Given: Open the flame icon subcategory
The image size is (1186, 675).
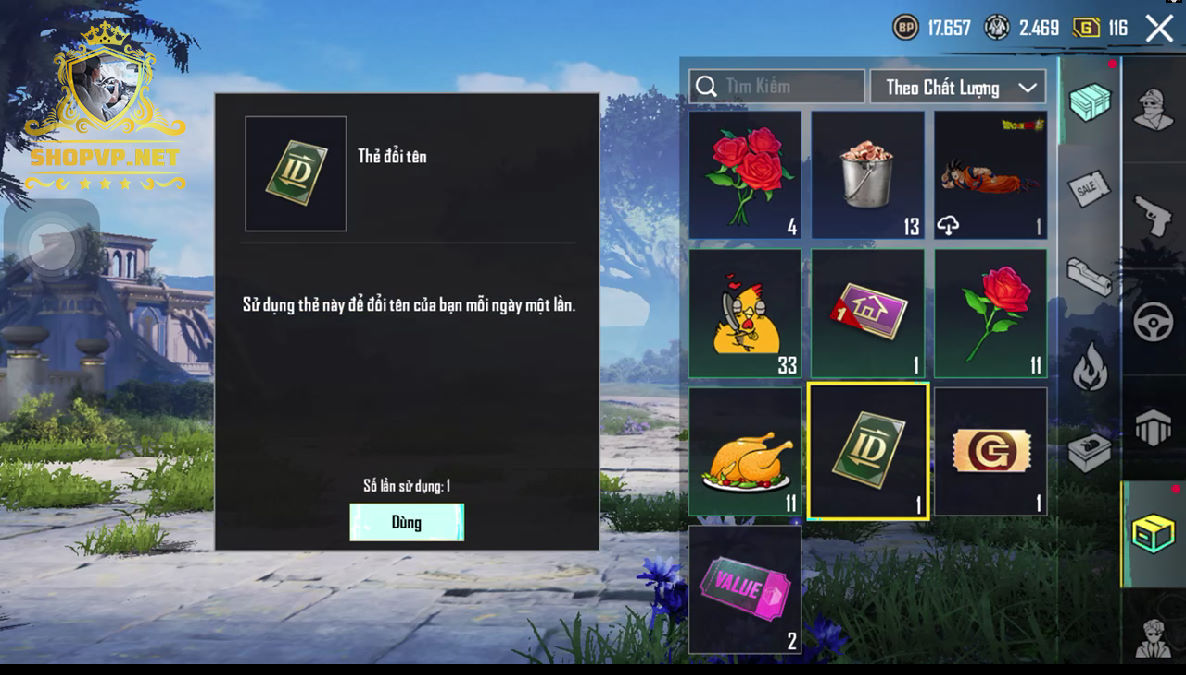Looking at the screenshot, I should [x=1089, y=368].
